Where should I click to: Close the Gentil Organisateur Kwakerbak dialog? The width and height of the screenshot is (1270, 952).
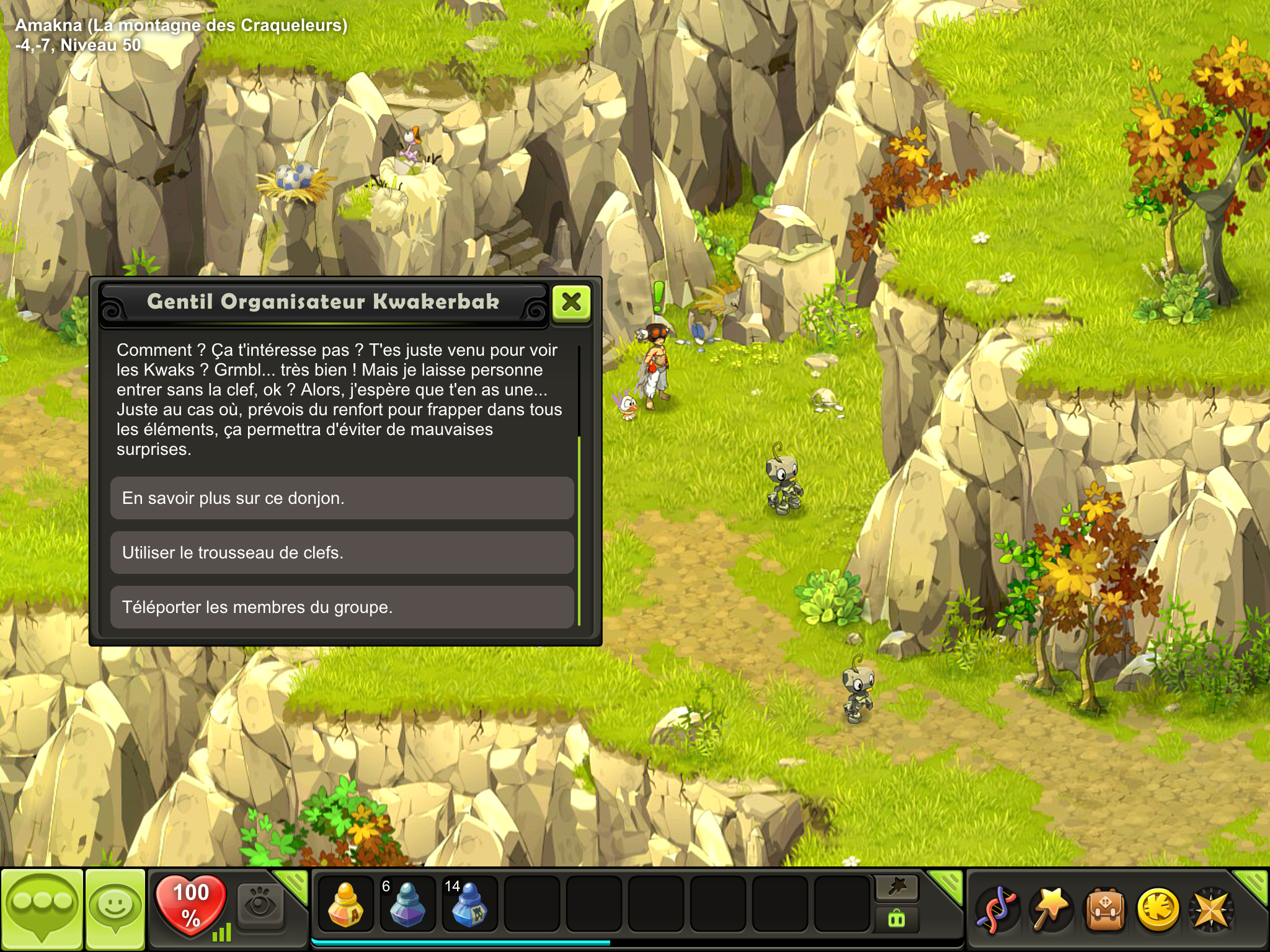click(571, 302)
